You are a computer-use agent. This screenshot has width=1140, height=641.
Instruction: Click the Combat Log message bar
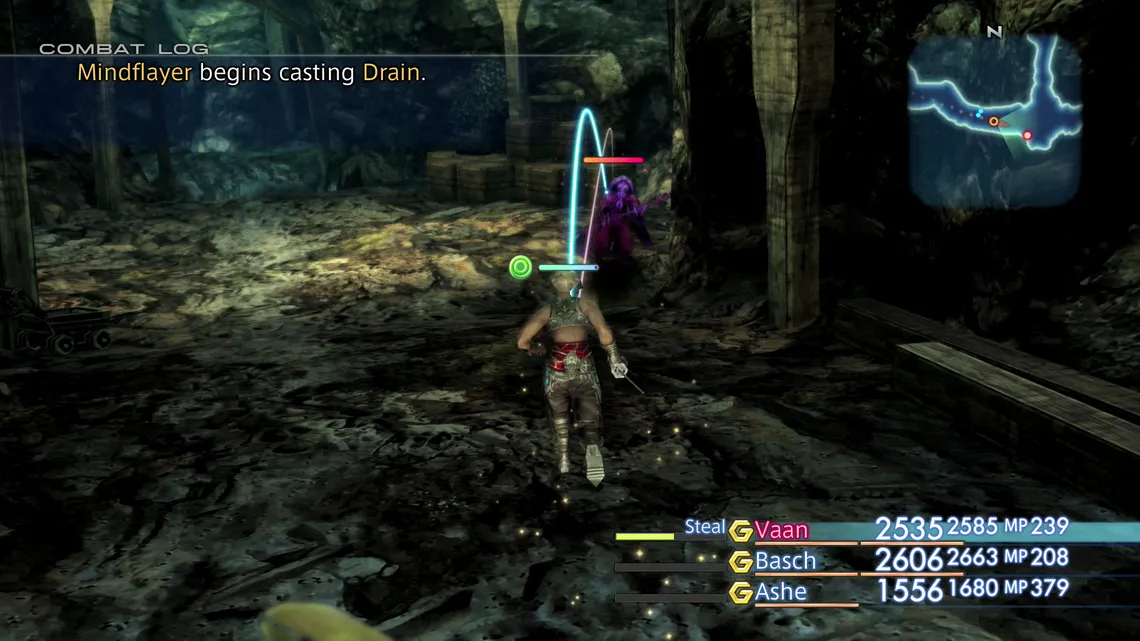(252, 73)
